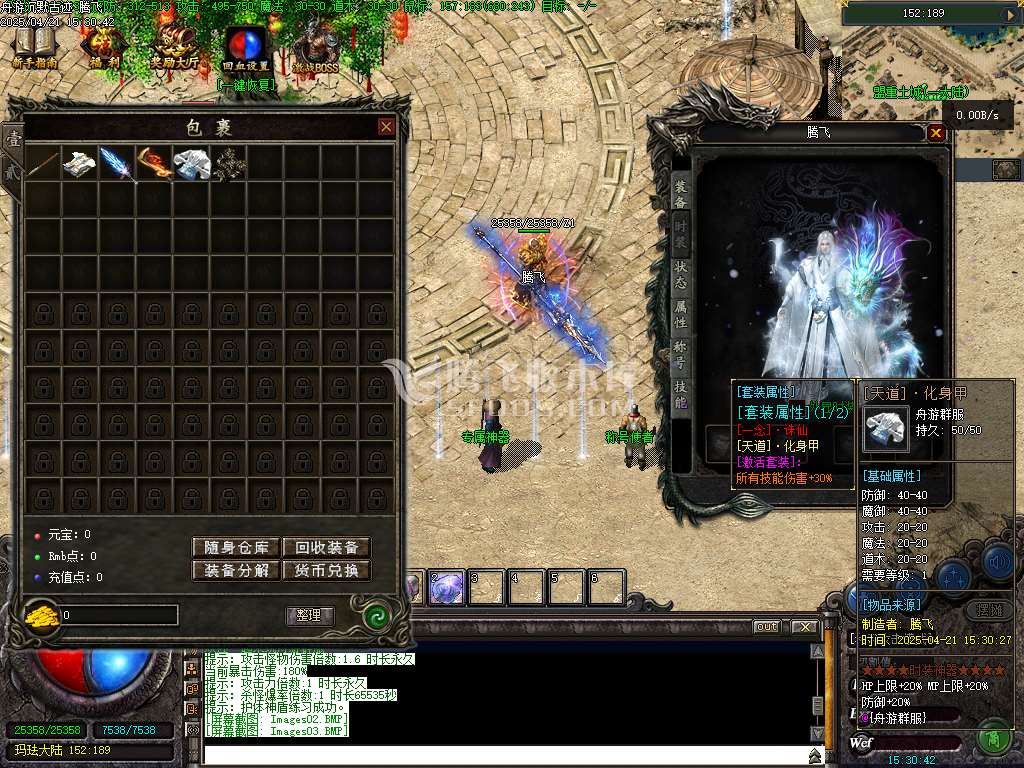Open the 货币兑换 currency exchange
Image resolution: width=1024 pixels, height=768 pixels.
326,571
